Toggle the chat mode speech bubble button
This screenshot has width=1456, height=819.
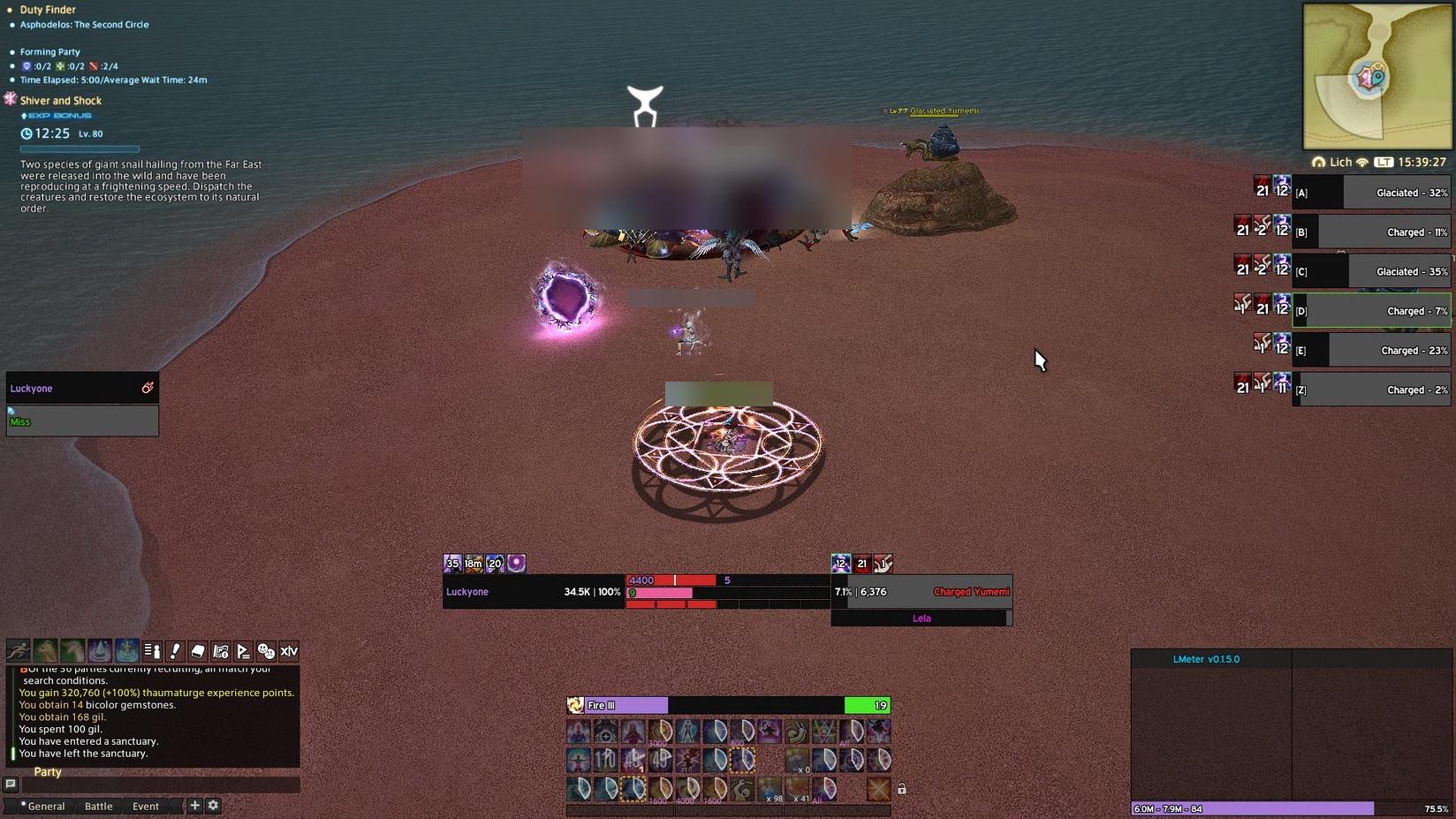point(11,785)
